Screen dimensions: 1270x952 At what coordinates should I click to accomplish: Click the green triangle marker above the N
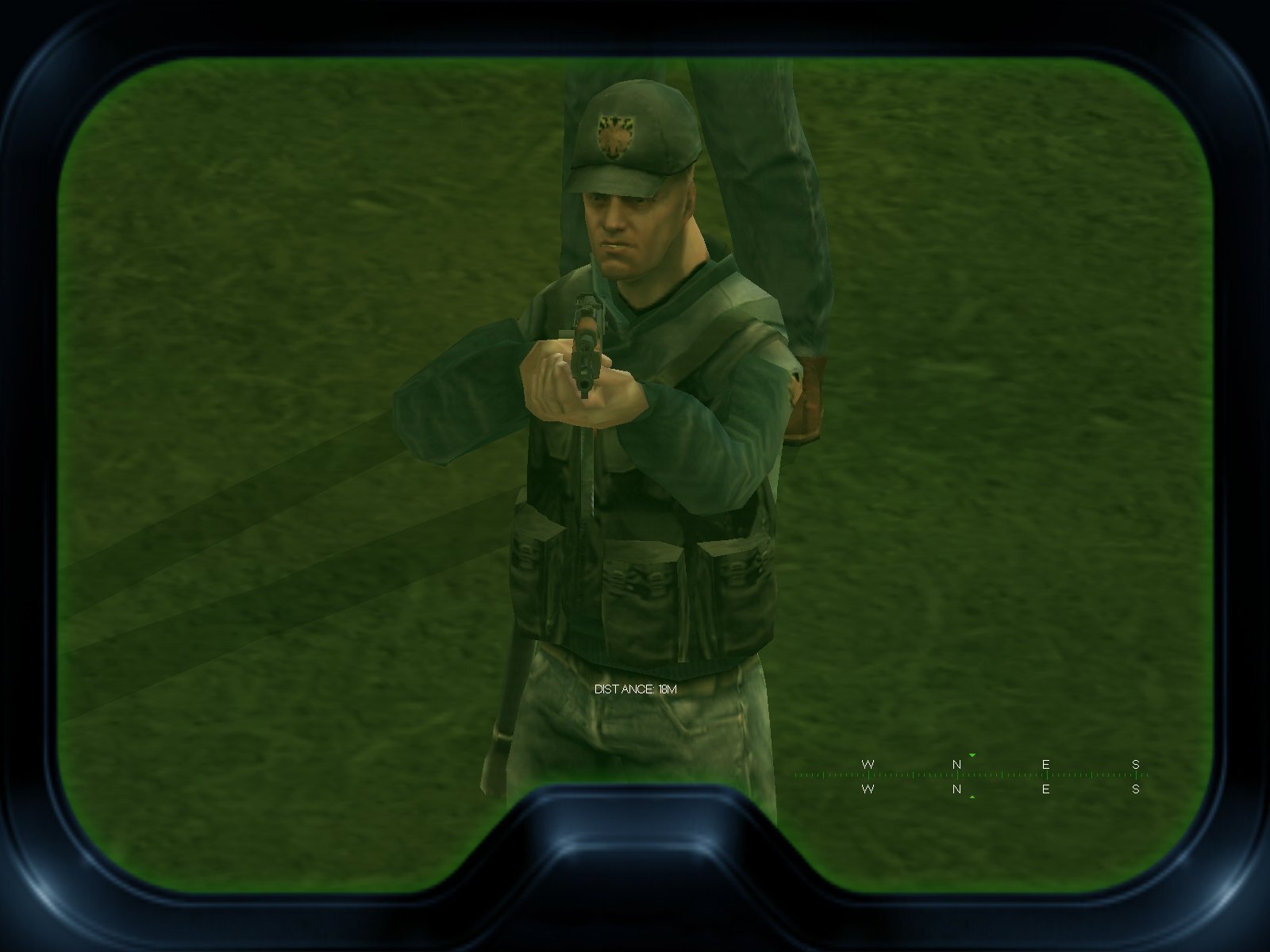point(972,755)
